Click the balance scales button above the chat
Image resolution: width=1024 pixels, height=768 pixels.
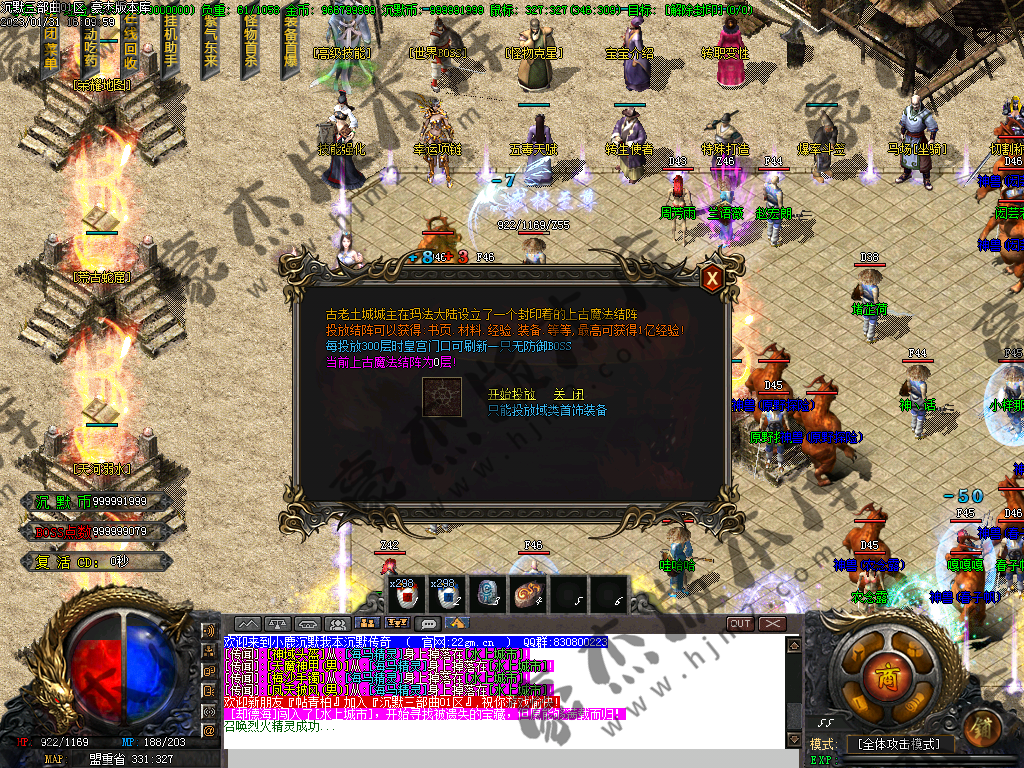[278, 624]
